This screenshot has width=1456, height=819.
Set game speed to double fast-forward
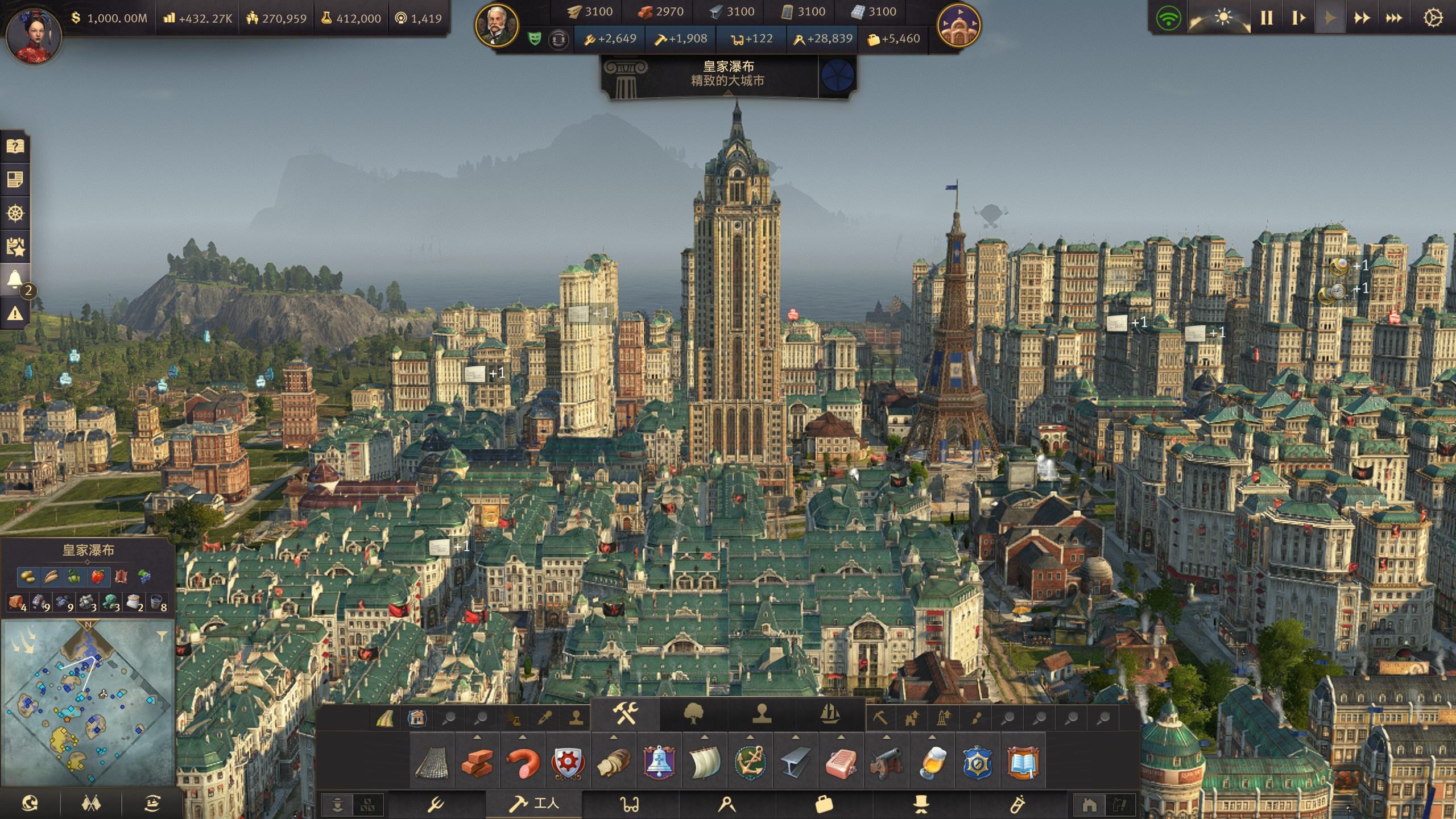(1362, 18)
